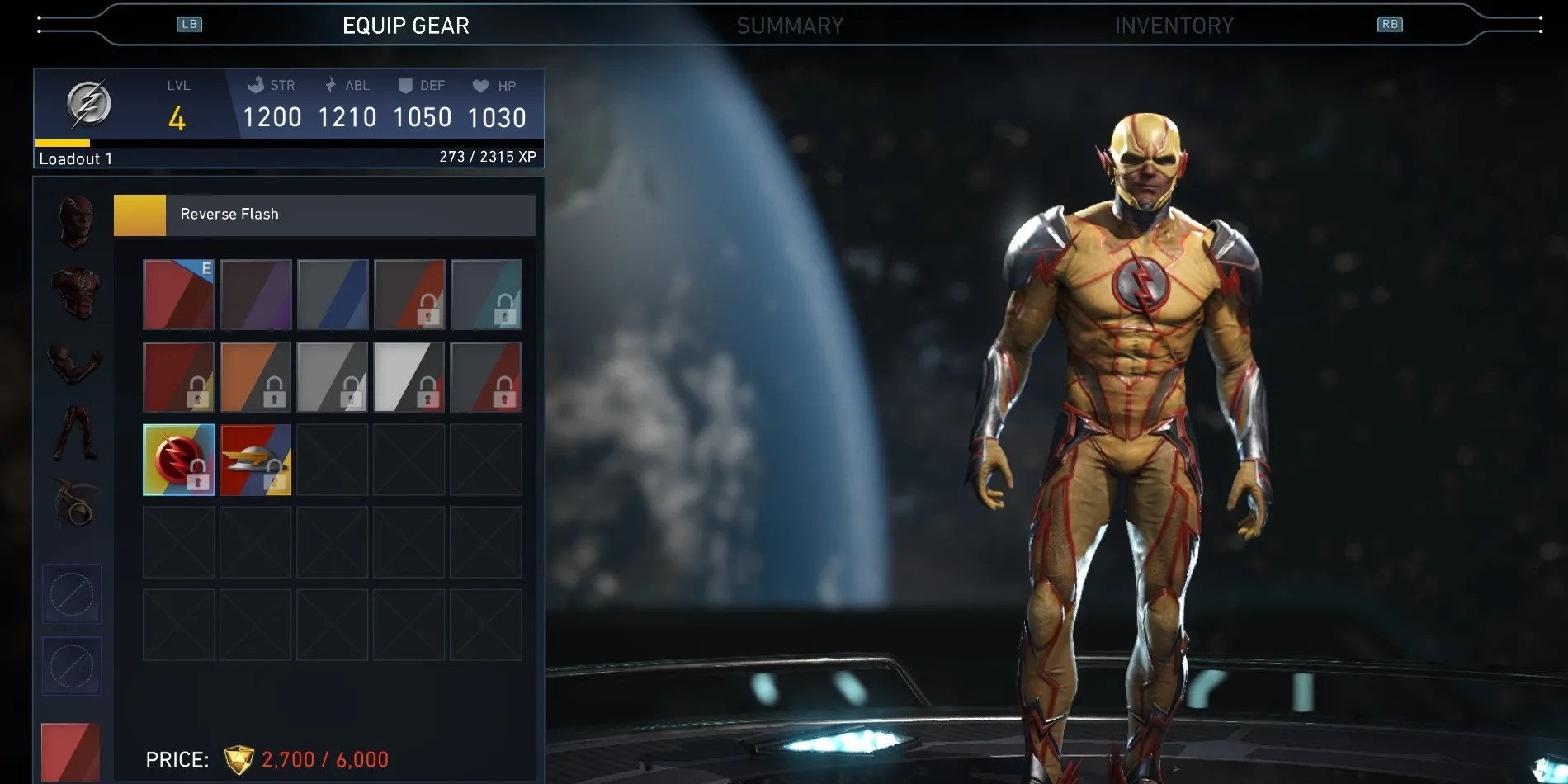Open the Inventory tab
Image resolution: width=1568 pixels, height=784 pixels.
click(1174, 26)
